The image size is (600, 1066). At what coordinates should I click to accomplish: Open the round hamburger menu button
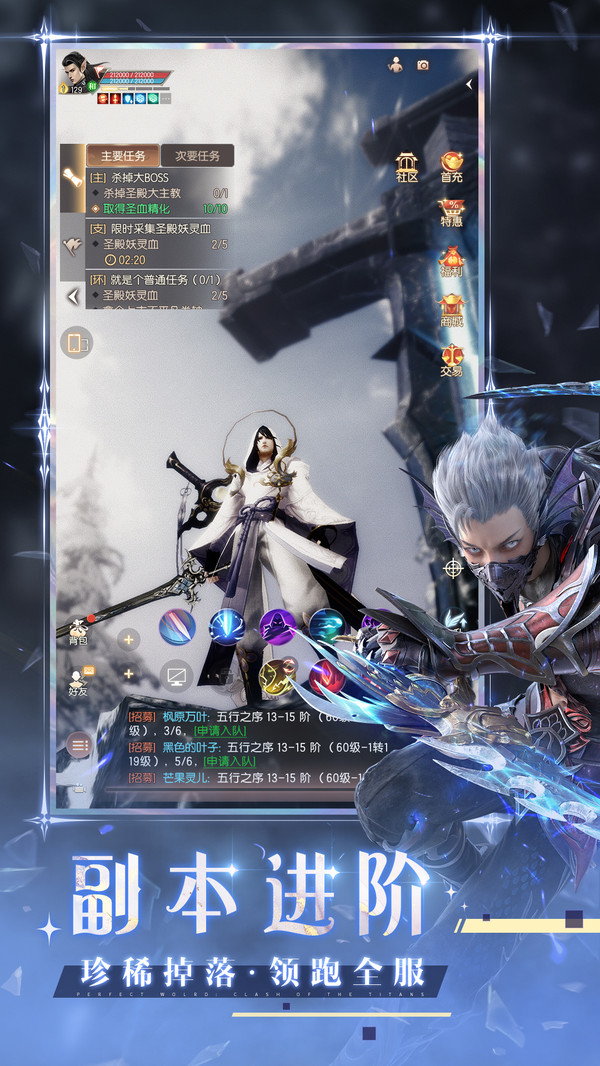pos(80,744)
